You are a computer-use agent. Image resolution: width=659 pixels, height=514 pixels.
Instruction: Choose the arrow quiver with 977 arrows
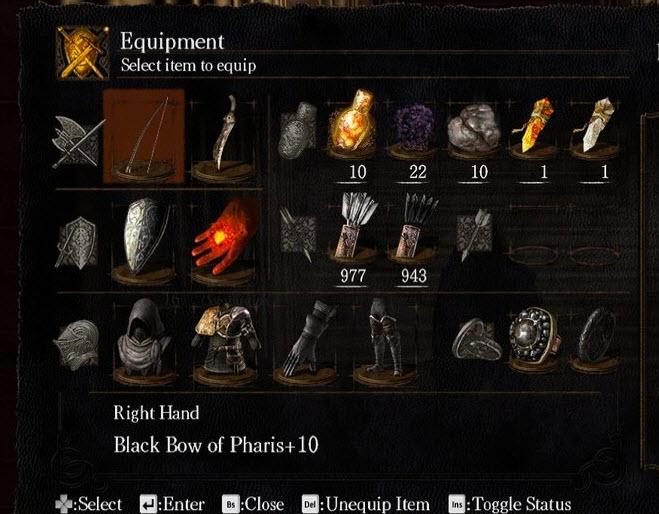pos(356,232)
